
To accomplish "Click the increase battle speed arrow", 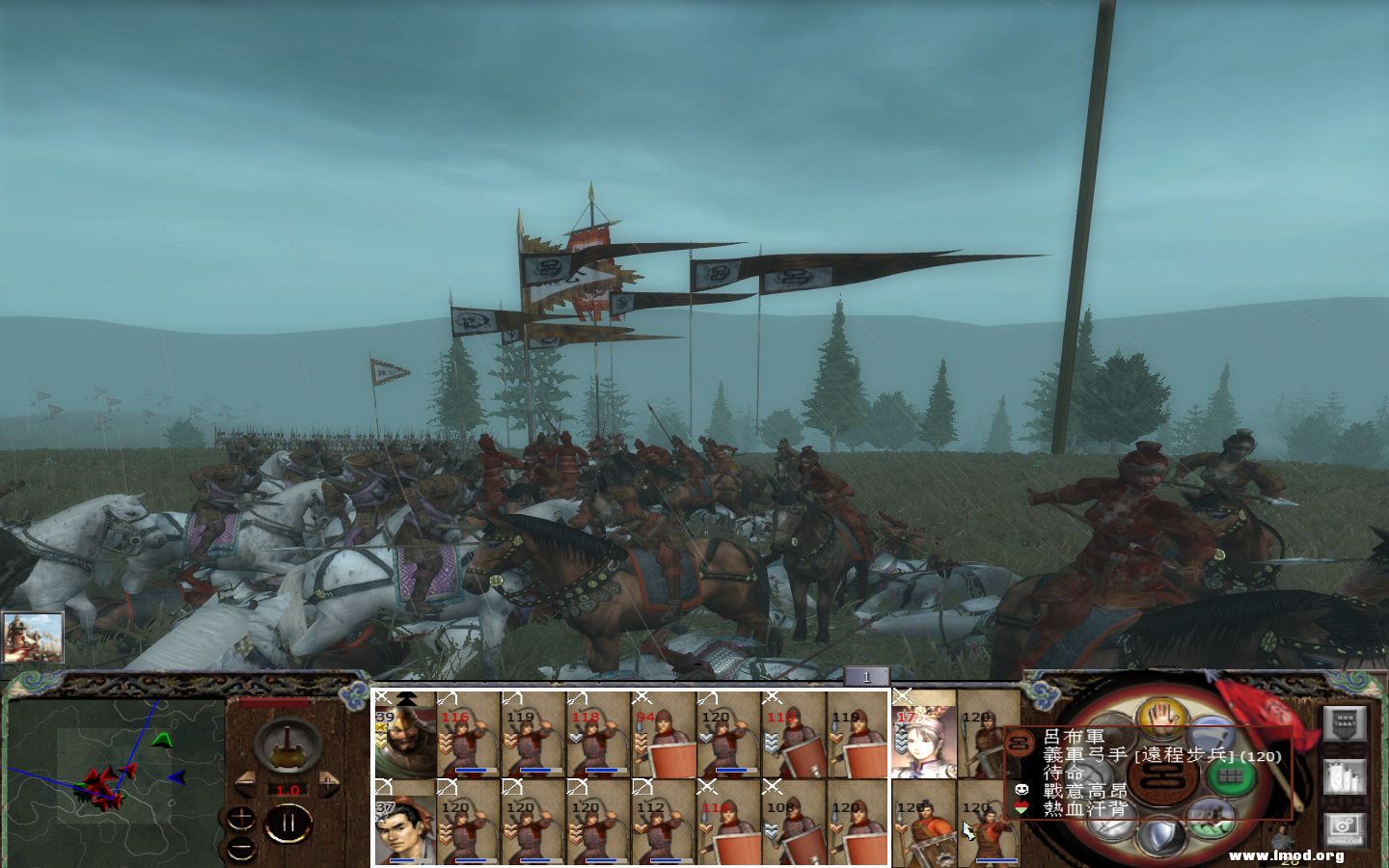I will click(328, 782).
